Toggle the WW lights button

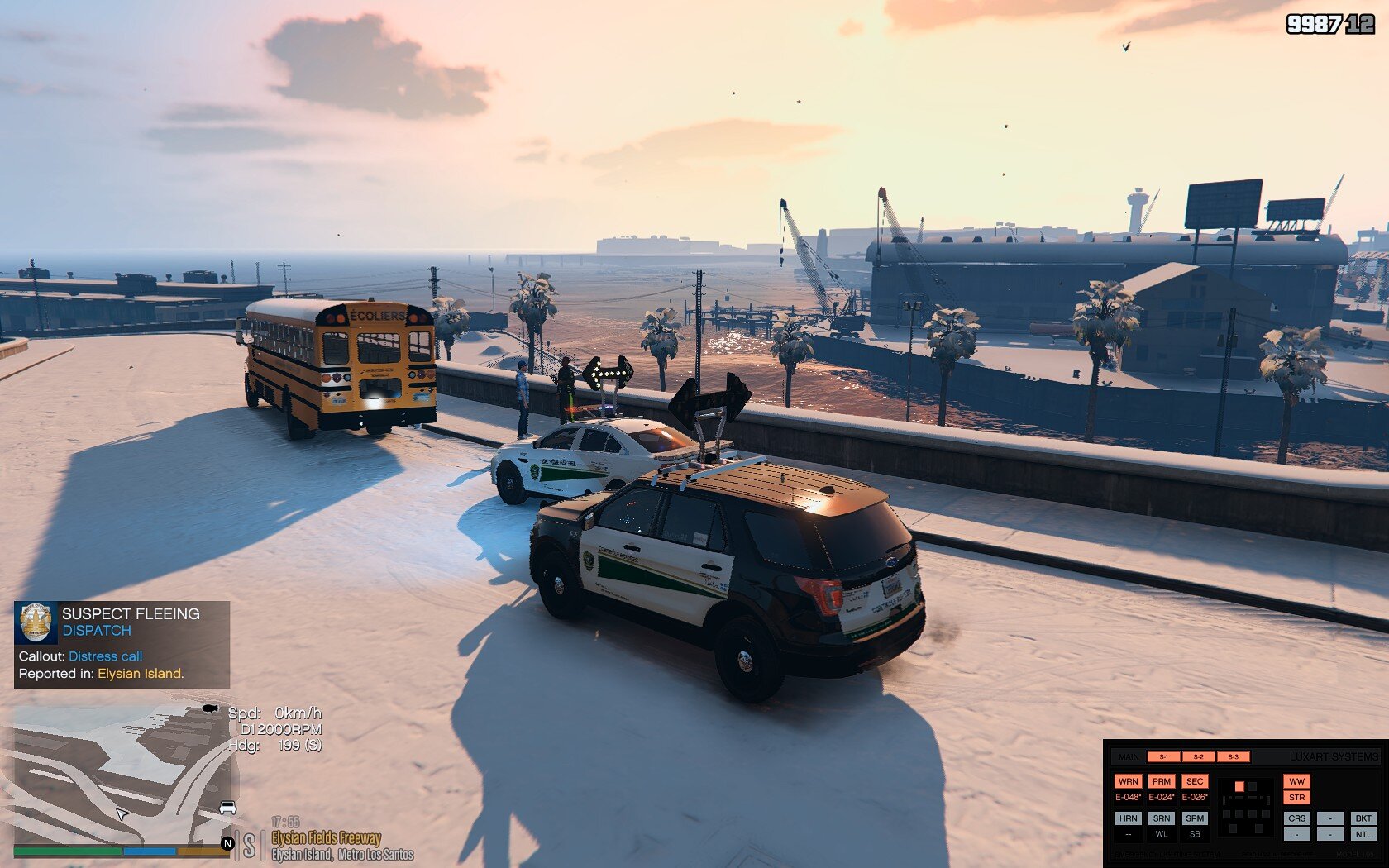[x=1296, y=781]
